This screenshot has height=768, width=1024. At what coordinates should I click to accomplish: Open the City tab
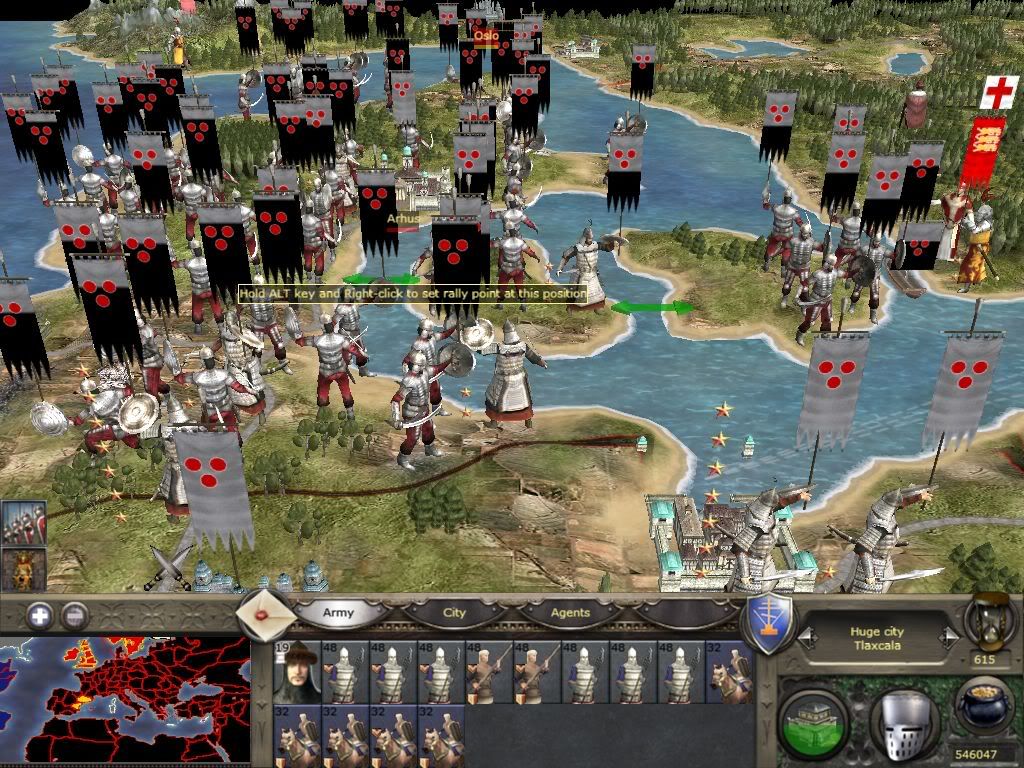454,612
